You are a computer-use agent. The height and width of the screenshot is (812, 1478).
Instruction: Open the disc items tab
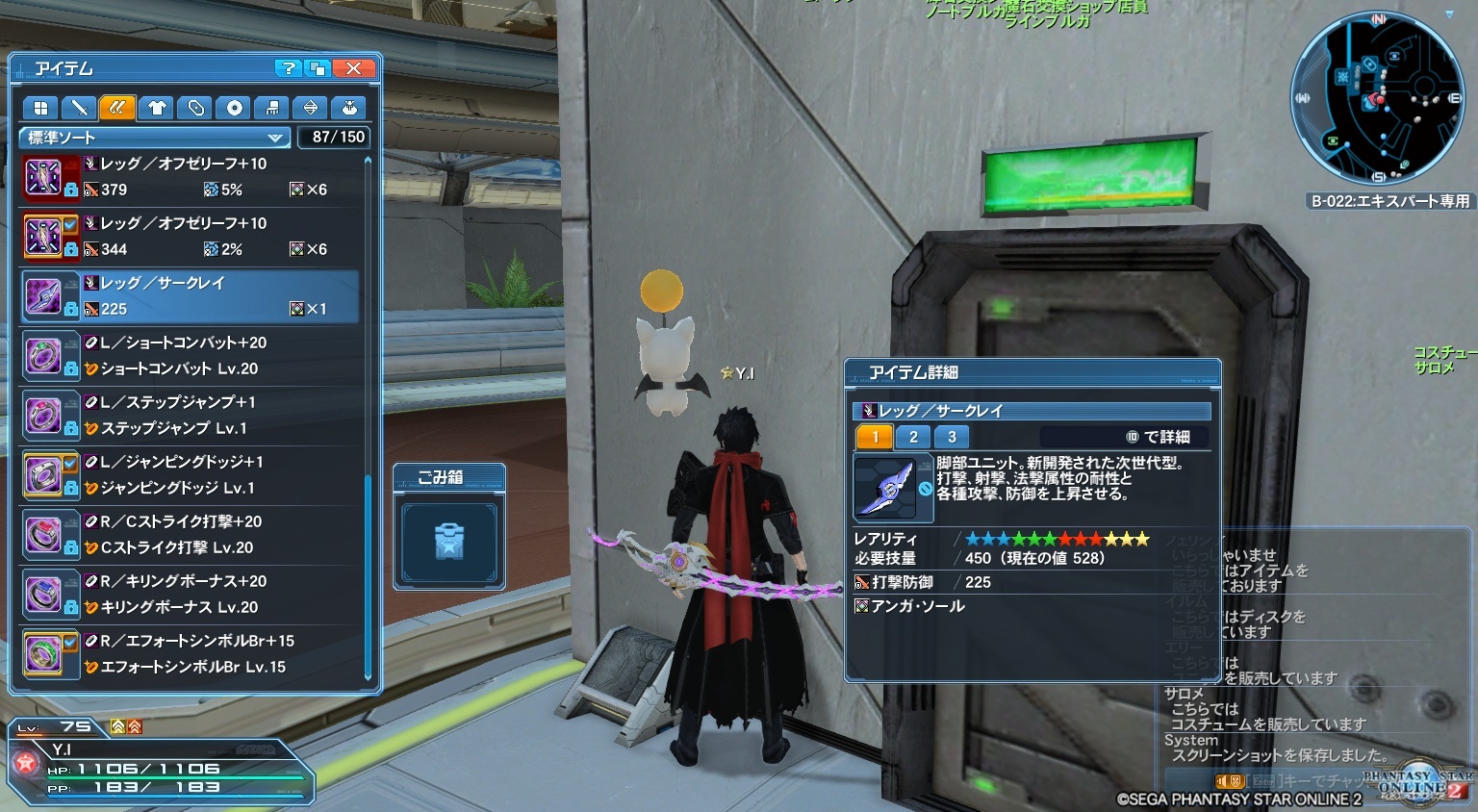[x=234, y=108]
